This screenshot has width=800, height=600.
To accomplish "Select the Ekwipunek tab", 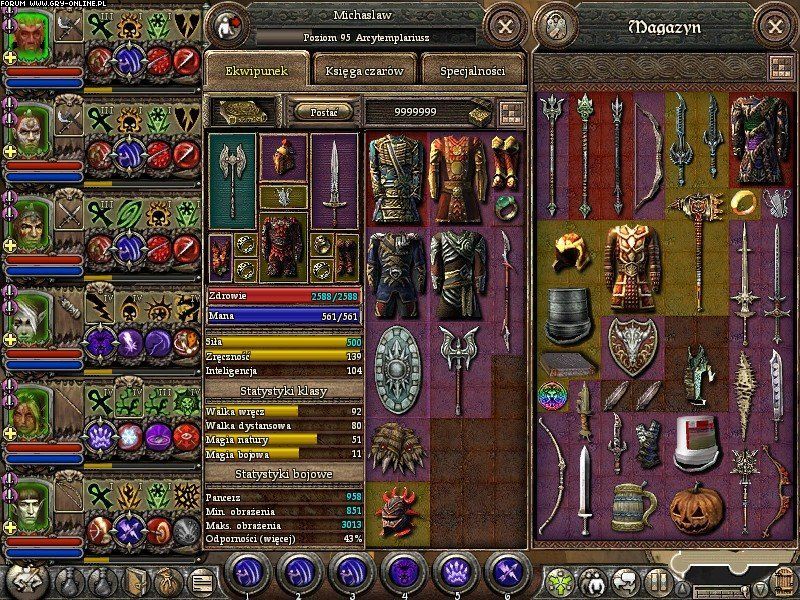I will [x=257, y=71].
